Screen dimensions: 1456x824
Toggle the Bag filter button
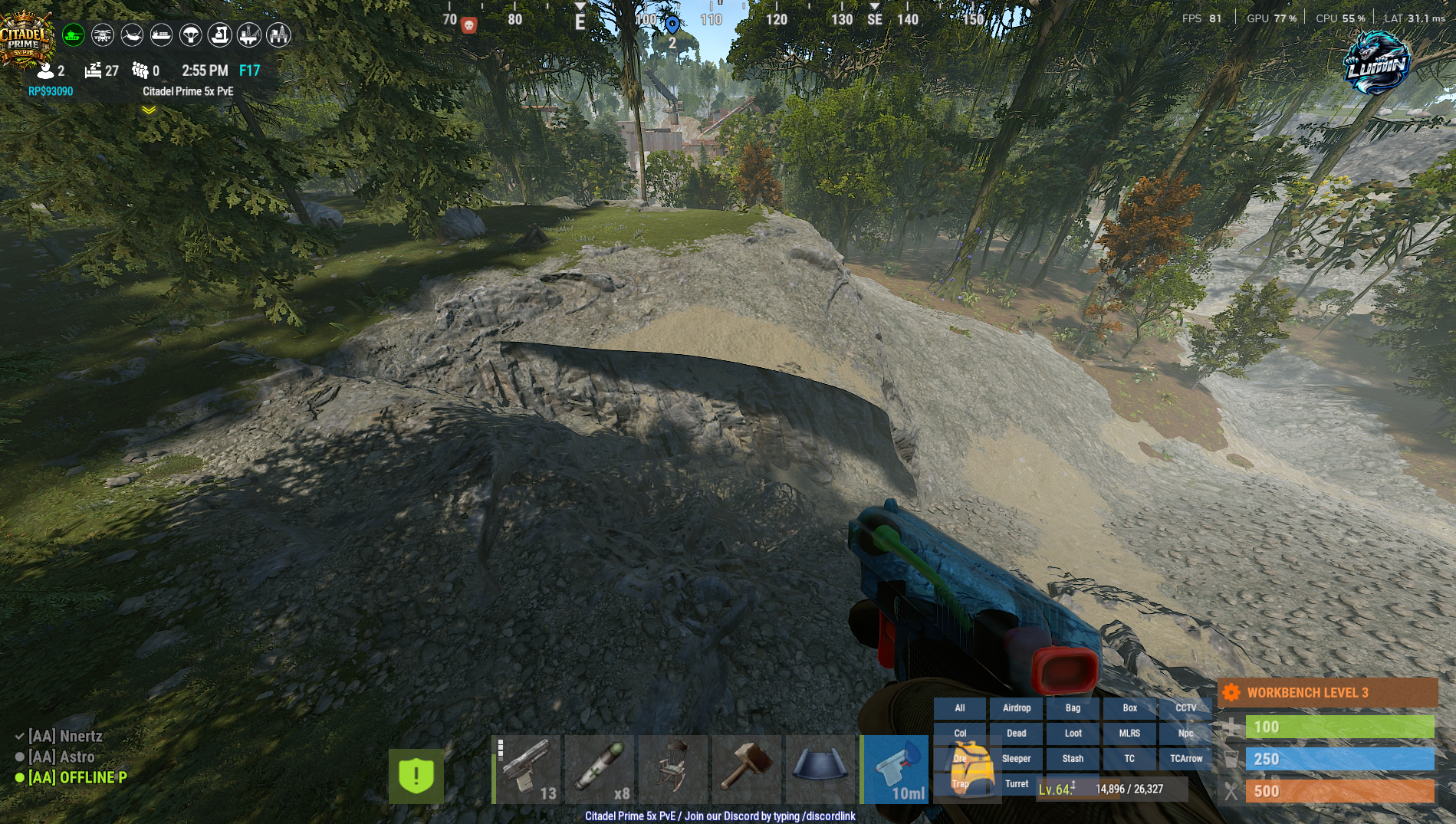[x=1073, y=708]
